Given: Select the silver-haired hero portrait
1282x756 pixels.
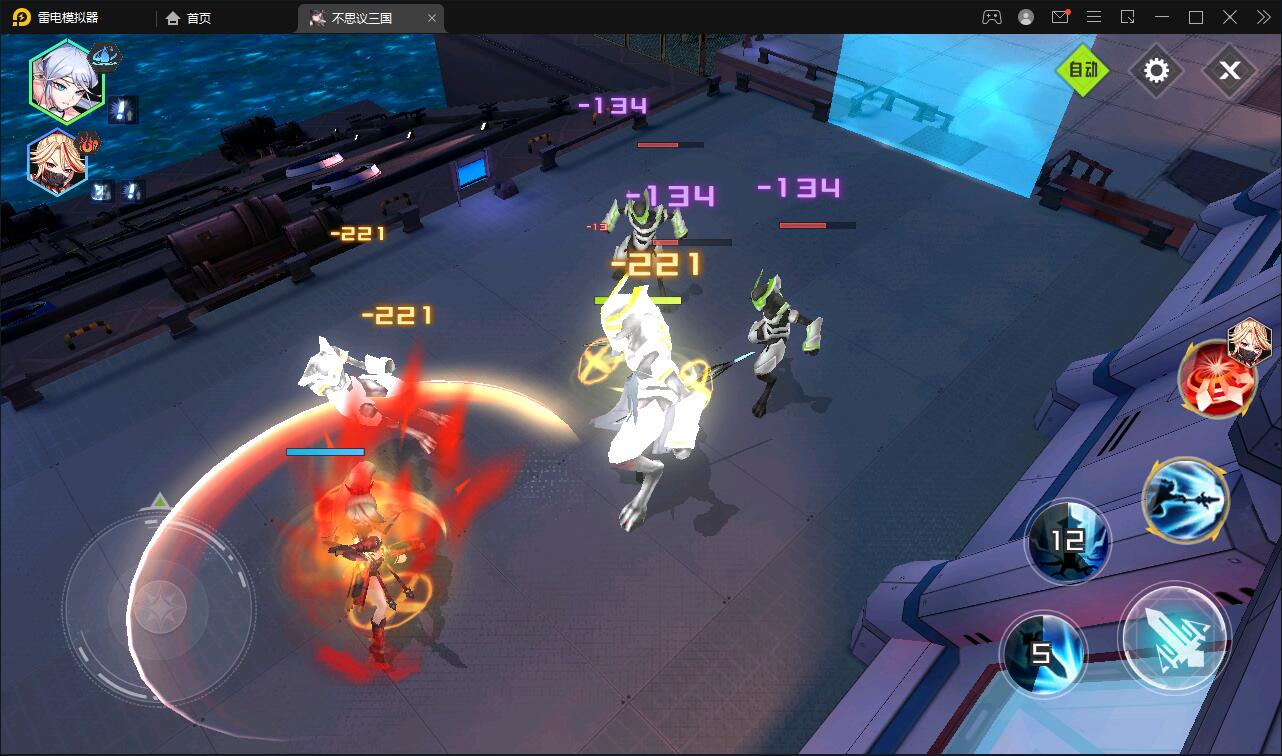Looking at the screenshot, I should pyautogui.click(x=66, y=79).
